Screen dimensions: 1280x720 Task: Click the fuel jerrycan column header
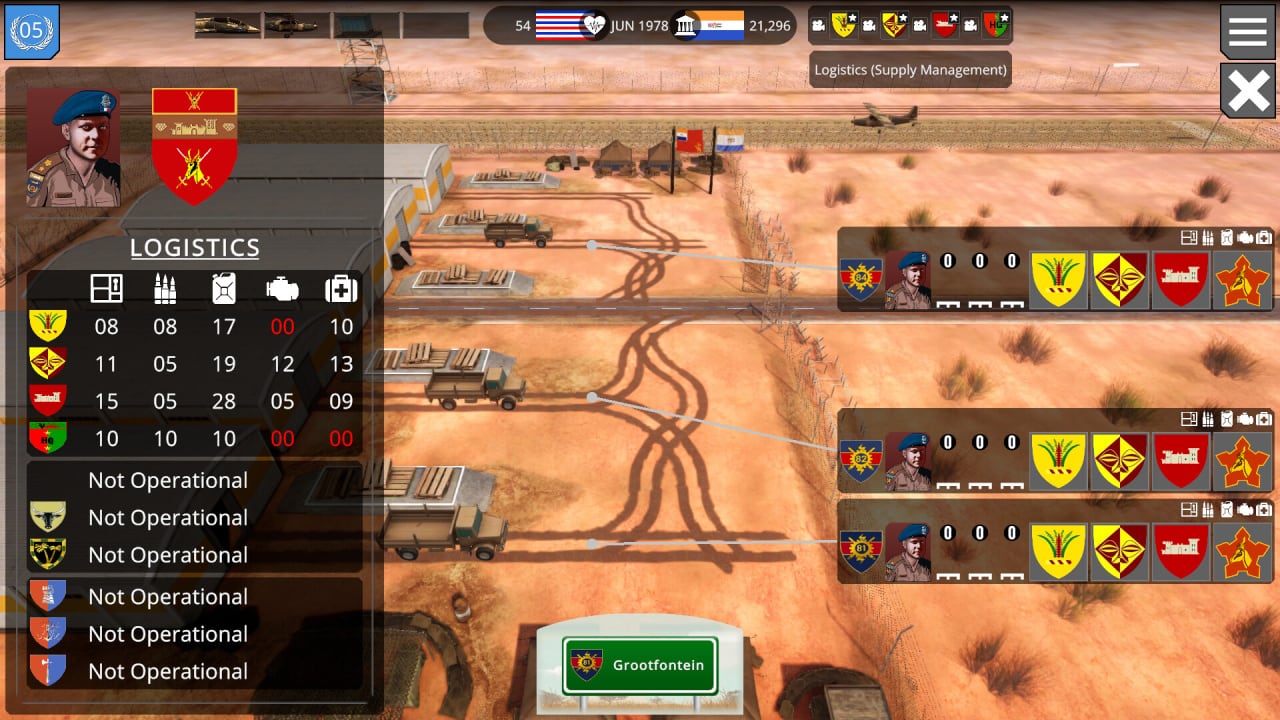point(224,289)
